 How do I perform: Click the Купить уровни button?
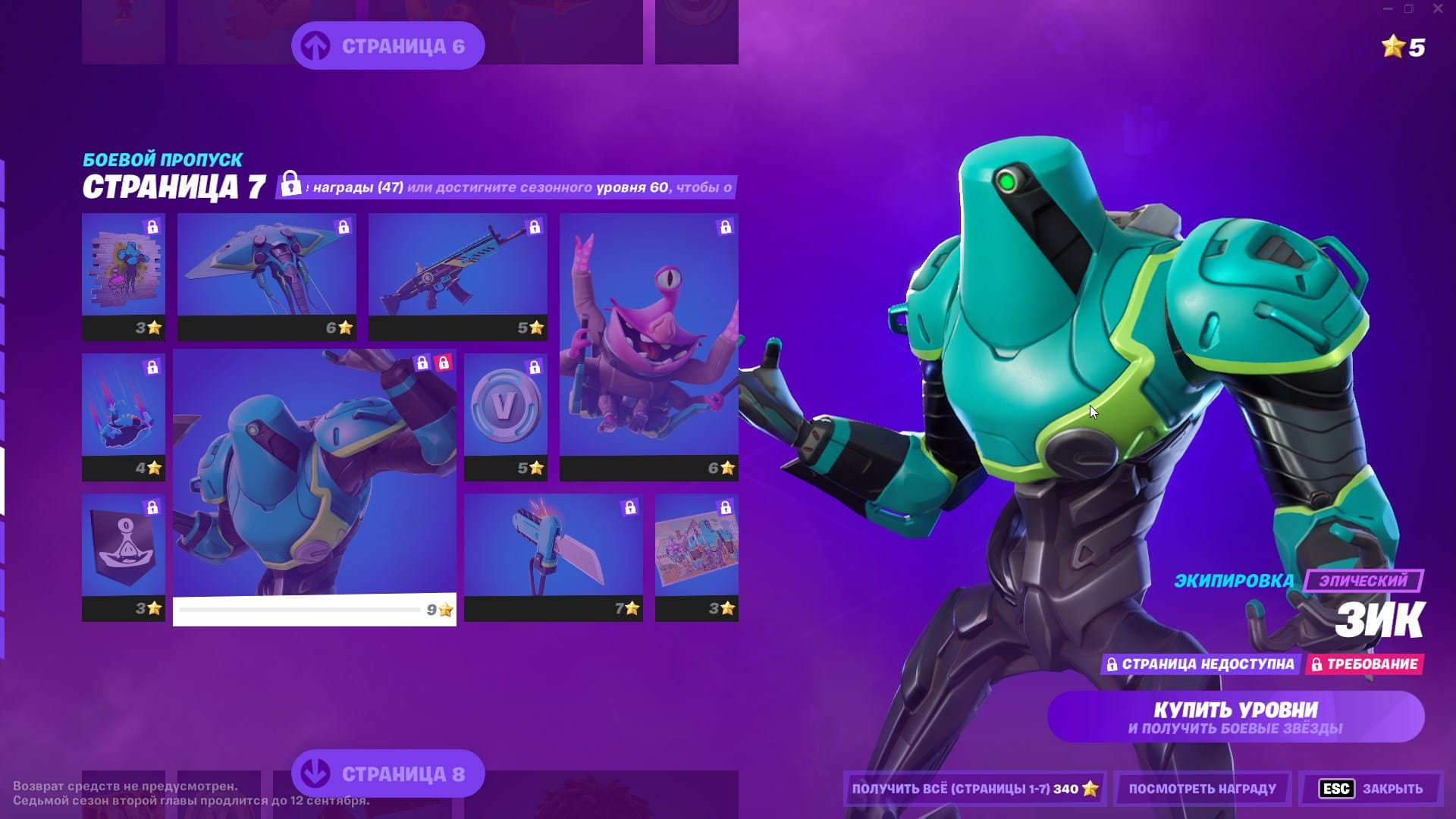coord(1235,717)
